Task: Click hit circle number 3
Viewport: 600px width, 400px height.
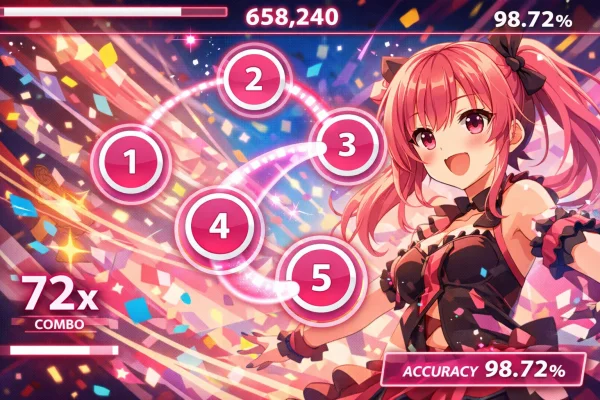Action: tap(346, 145)
